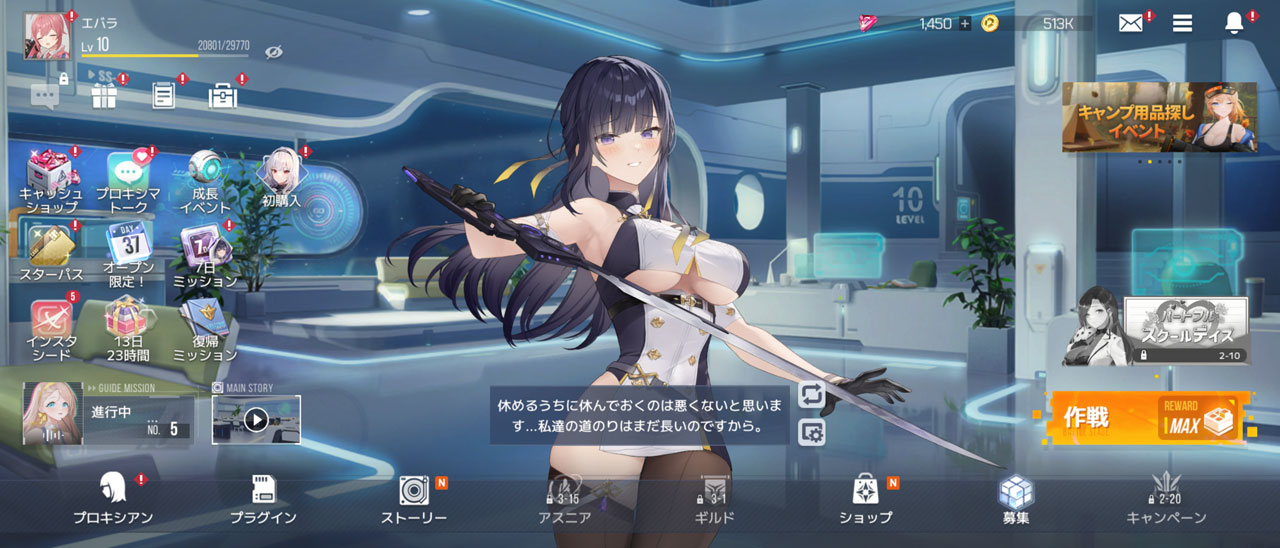Toggle the hide-UI eye icon
Image resolution: width=1280 pixels, height=548 pixels.
[x=273, y=51]
